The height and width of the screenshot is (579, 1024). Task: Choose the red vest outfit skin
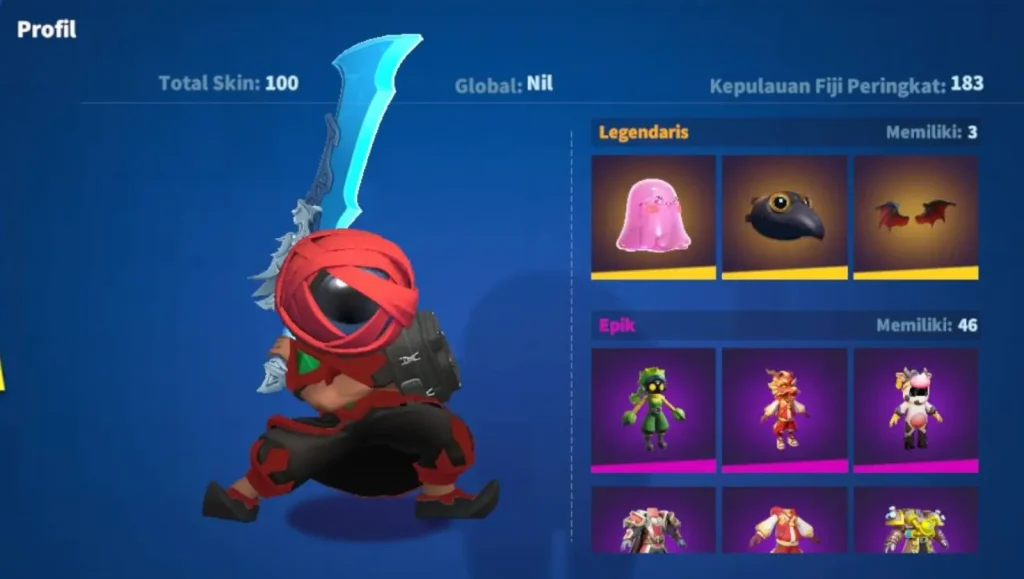pos(784,521)
